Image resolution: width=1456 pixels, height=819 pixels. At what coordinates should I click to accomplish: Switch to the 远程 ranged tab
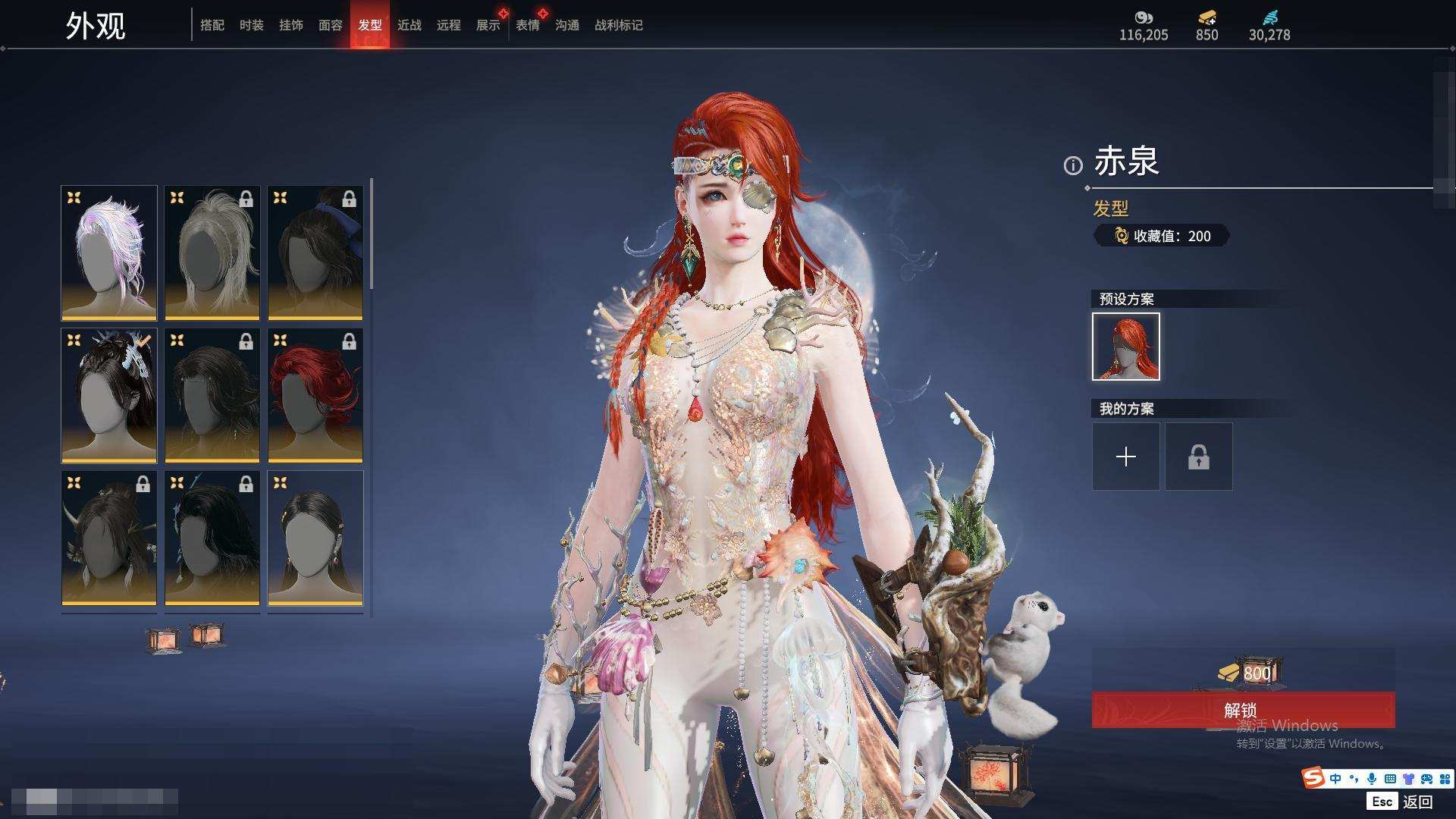click(449, 25)
